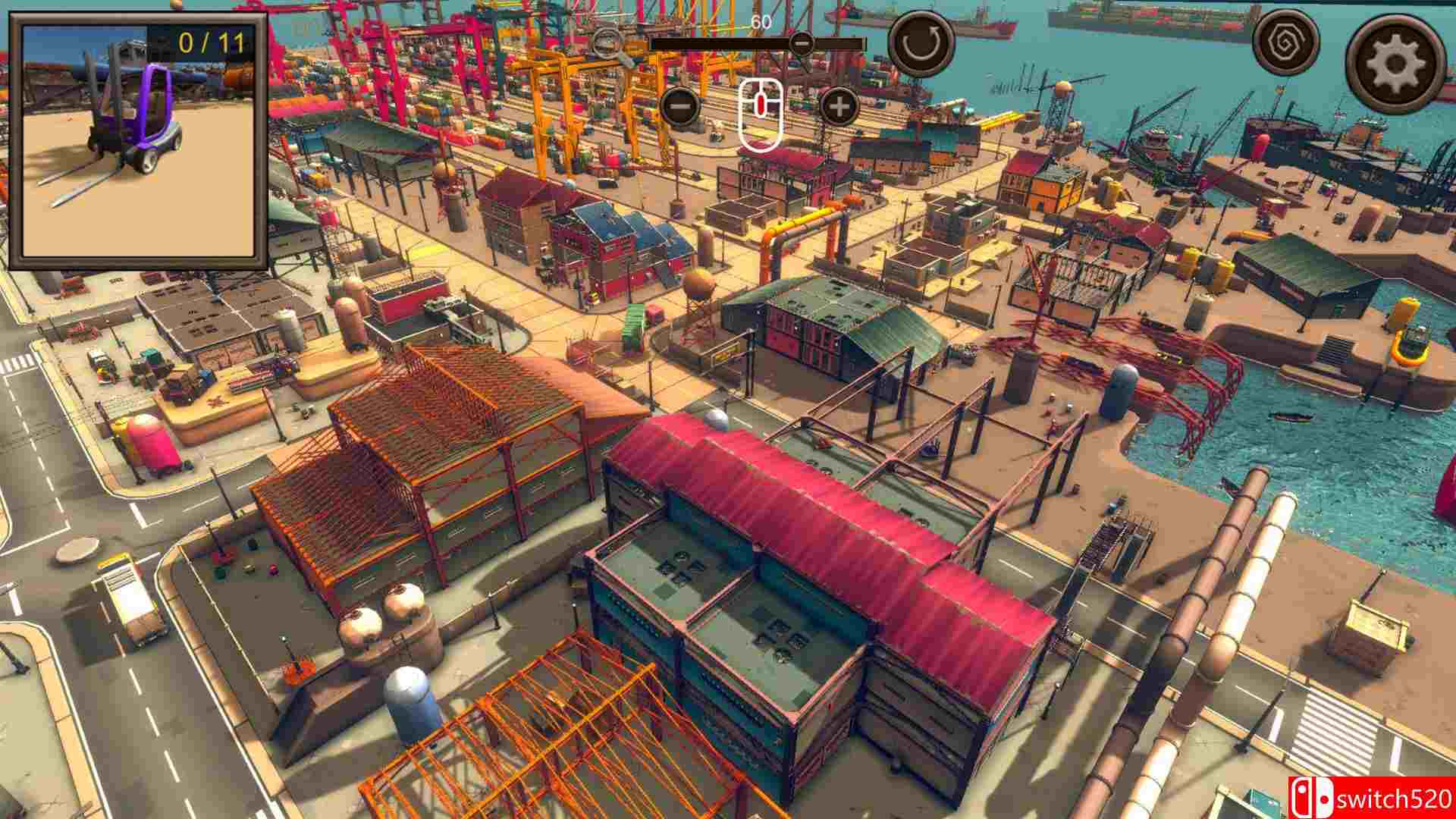Viewport: 1456px width, 819px height.
Task: Zoom in with the plus button
Action: tap(839, 107)
